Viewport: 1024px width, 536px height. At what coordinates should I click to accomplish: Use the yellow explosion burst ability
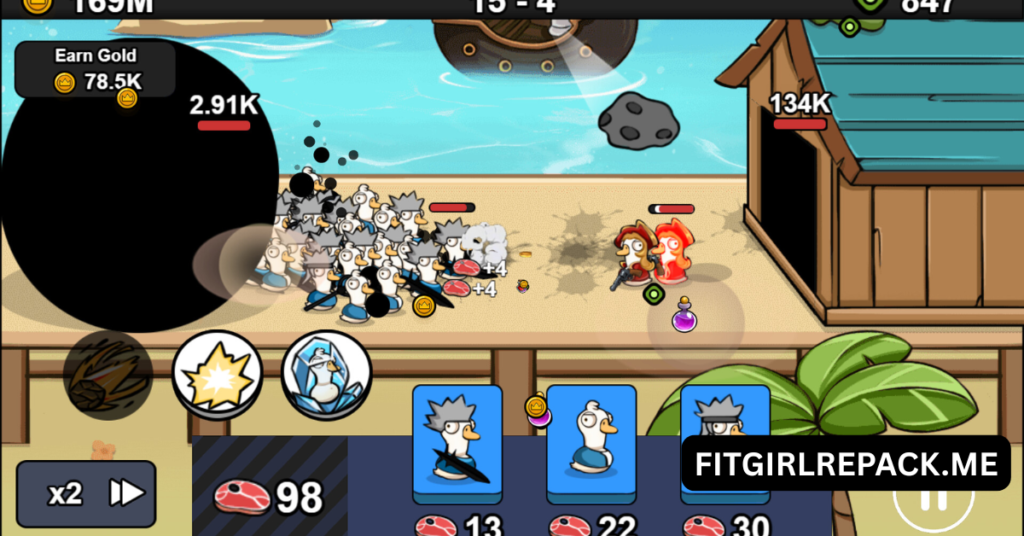coord(218,375)
